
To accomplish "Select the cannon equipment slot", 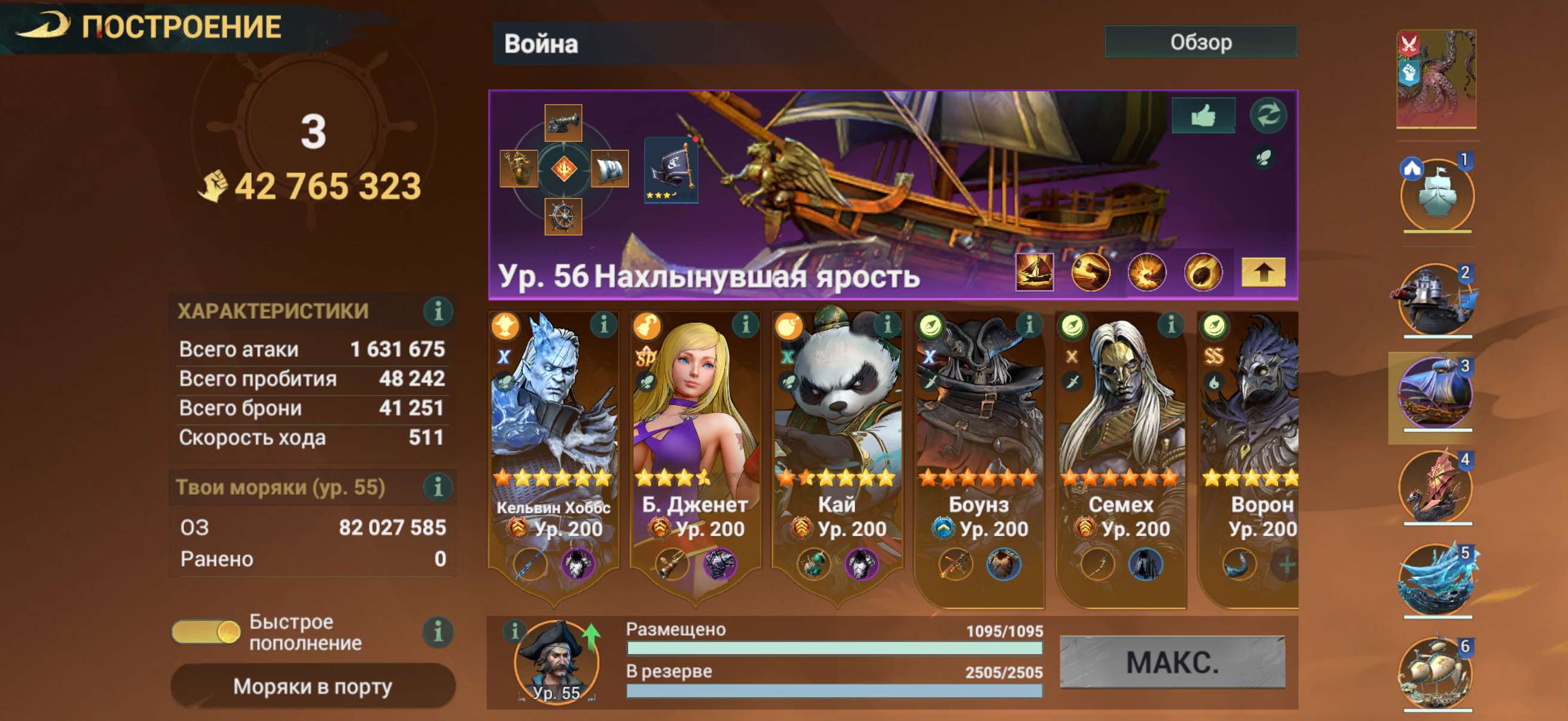I will pyautogui.click(x=563, y=122).
